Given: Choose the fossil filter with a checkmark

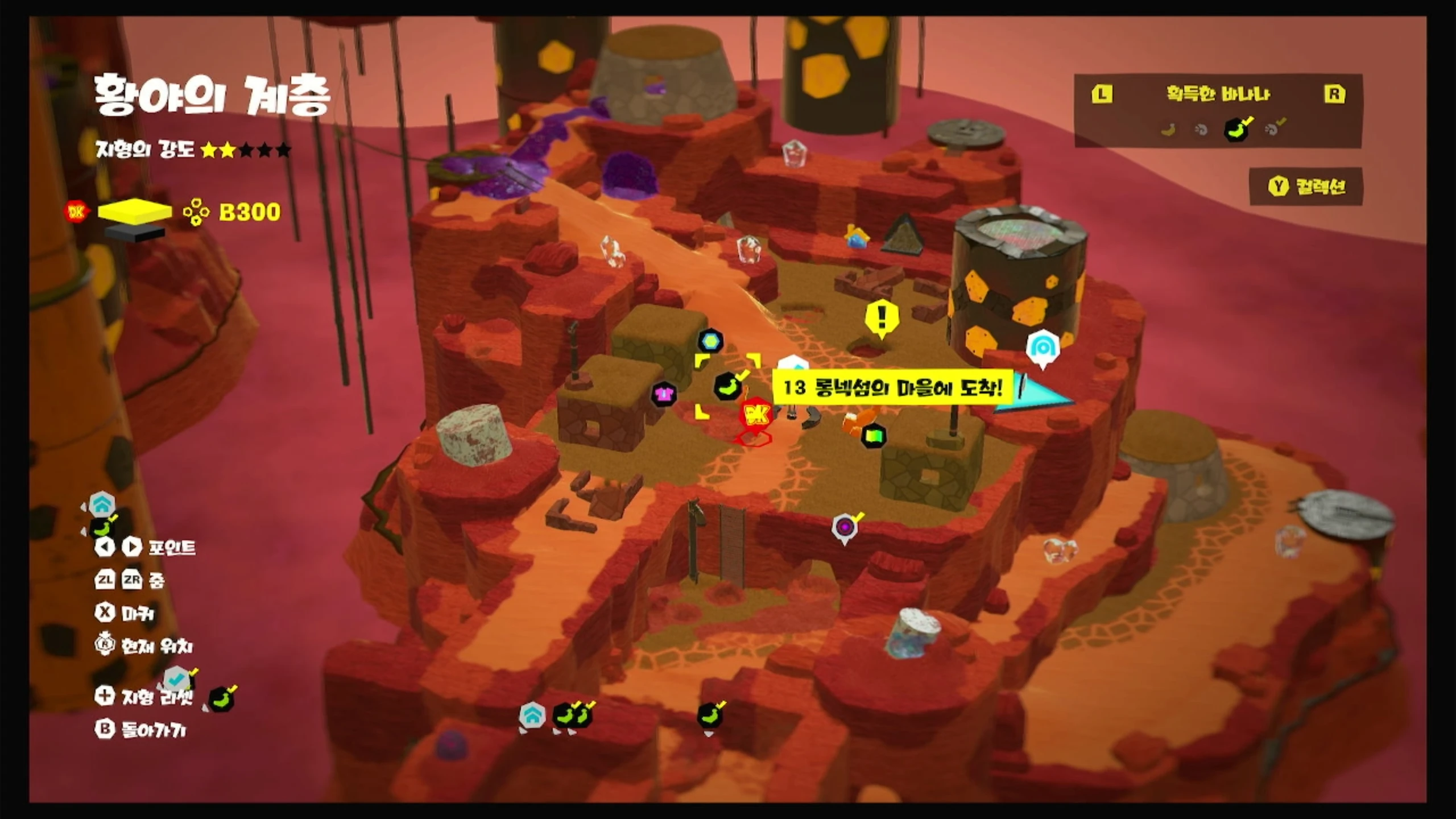Looking at the screenshot, I should [x=1273, y=129].
